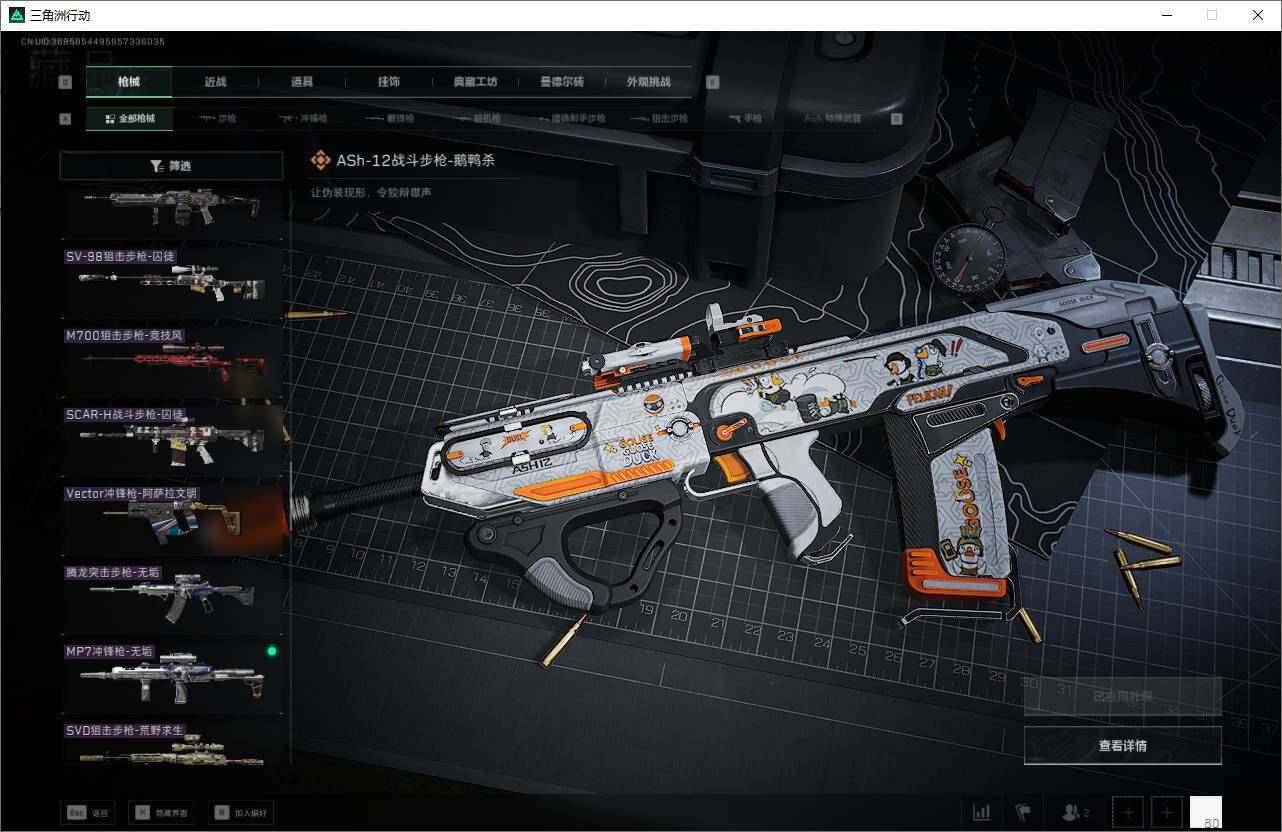This screenshot has width=1282, height=832.
Task: Open the 典藏工坊 workshop tab
Action: coord(475,82)
